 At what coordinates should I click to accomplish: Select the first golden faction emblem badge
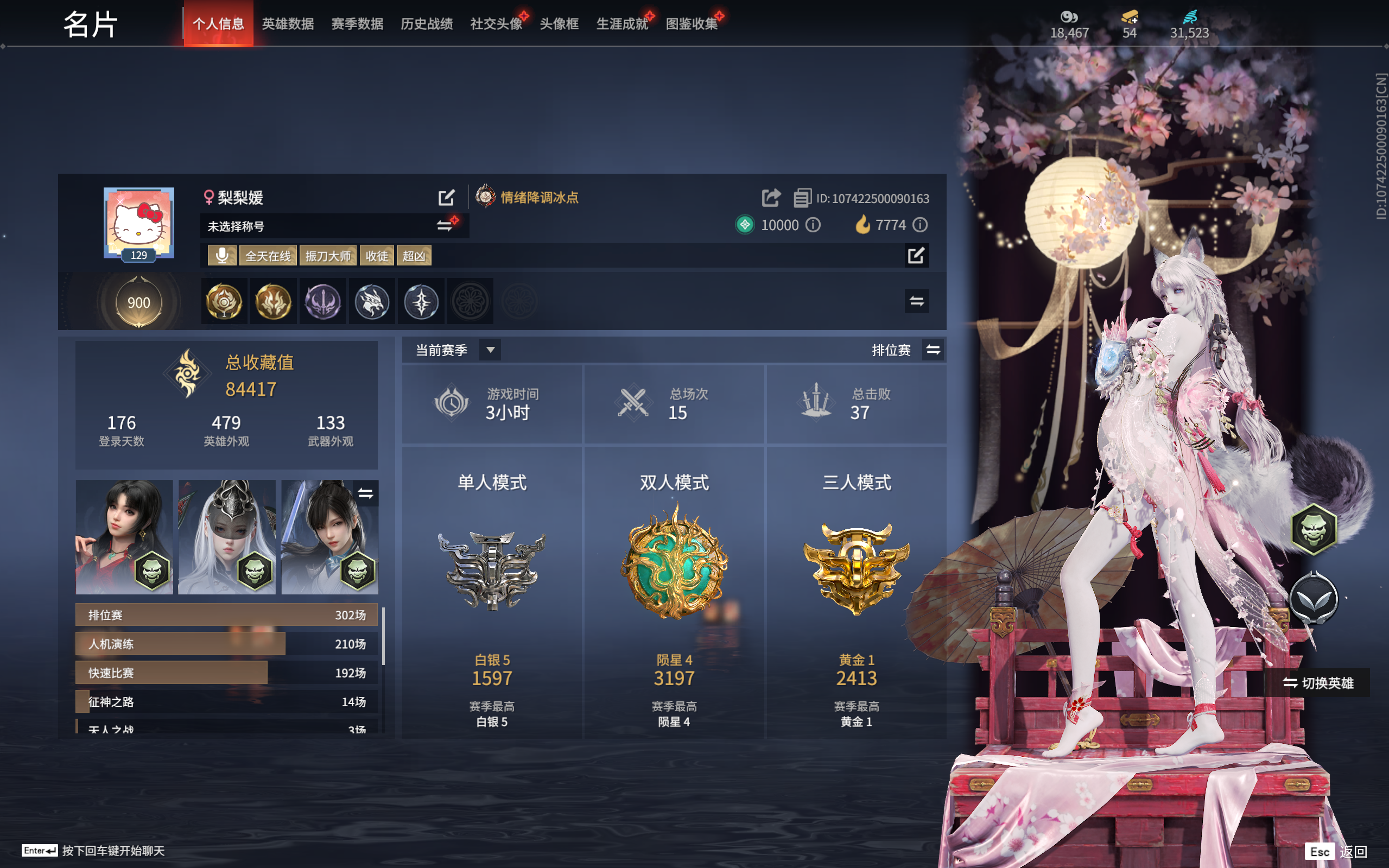pyautogui.click(x=223, y=301)
